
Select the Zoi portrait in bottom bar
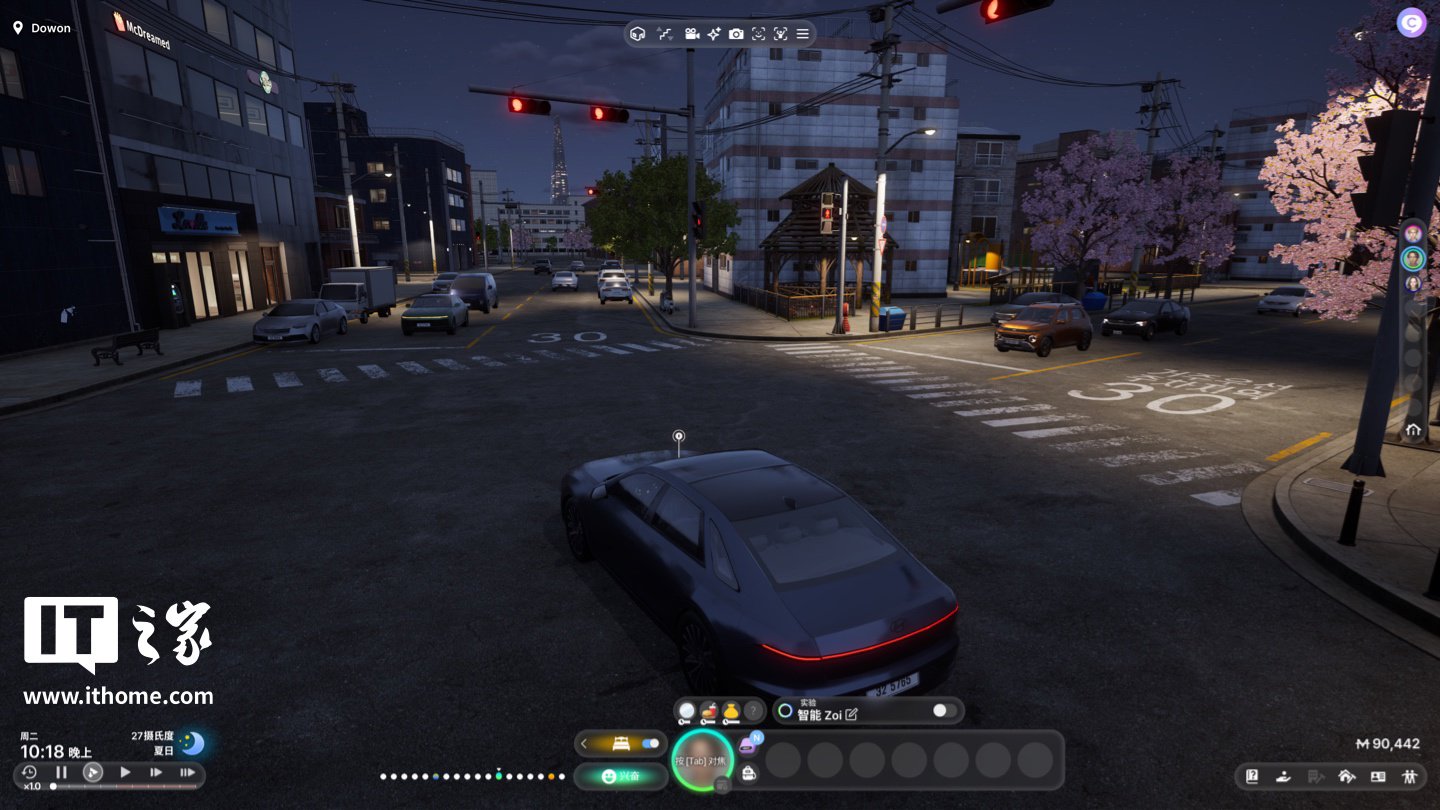pyautogui.click(x=702, y=760)
